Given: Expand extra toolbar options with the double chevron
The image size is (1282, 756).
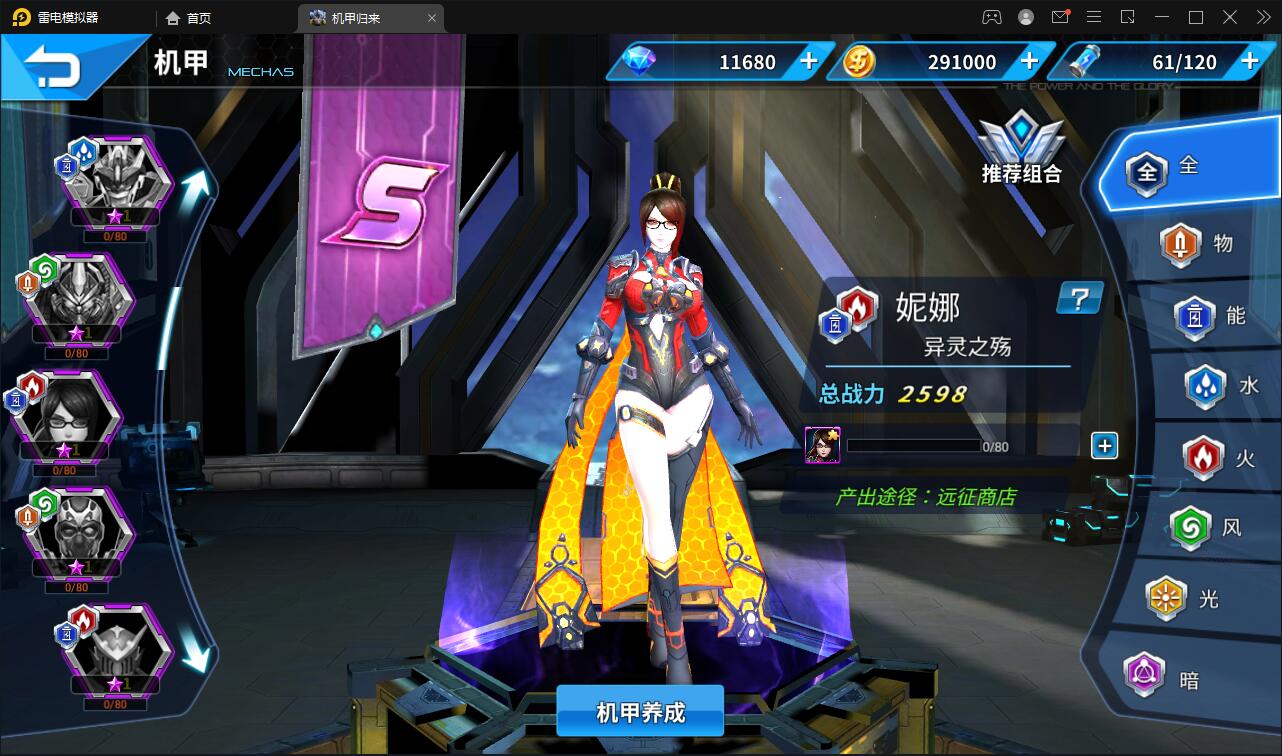Looking at the screenshot, I should tap(1262, 17).
